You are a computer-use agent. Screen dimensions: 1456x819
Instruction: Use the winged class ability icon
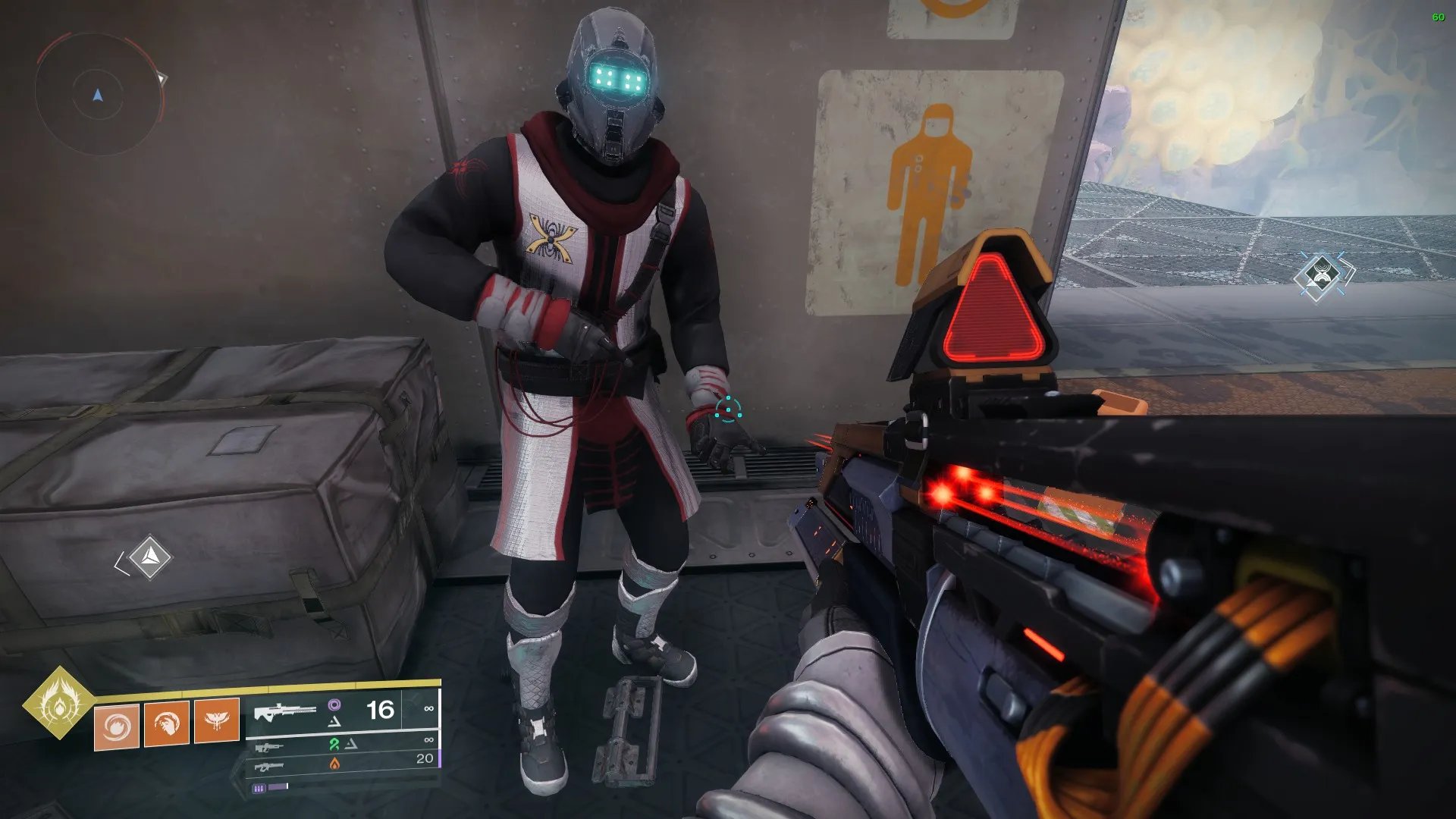[217, 720]
